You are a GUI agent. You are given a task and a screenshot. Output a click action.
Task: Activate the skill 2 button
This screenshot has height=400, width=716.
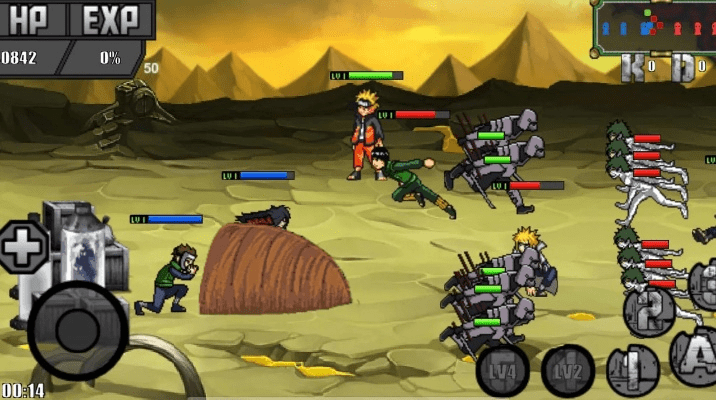650,312
